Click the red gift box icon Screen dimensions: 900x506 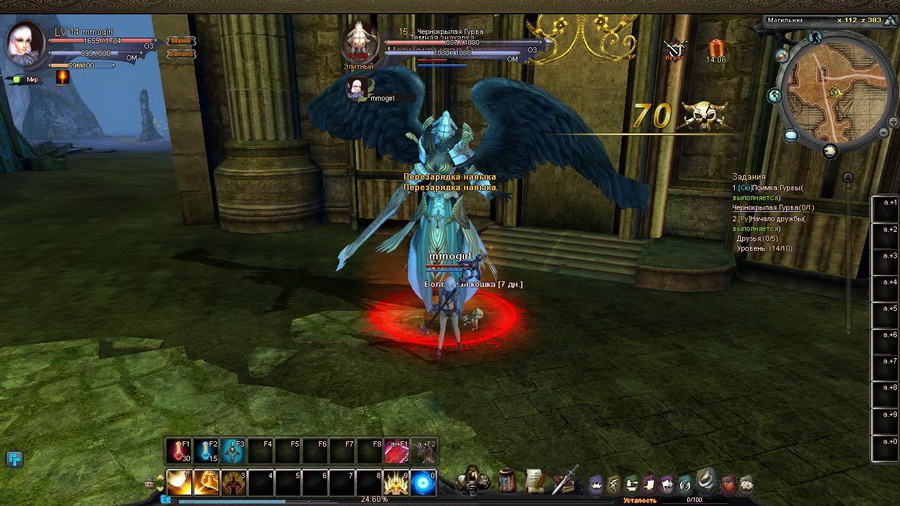(x=716, y=47)
